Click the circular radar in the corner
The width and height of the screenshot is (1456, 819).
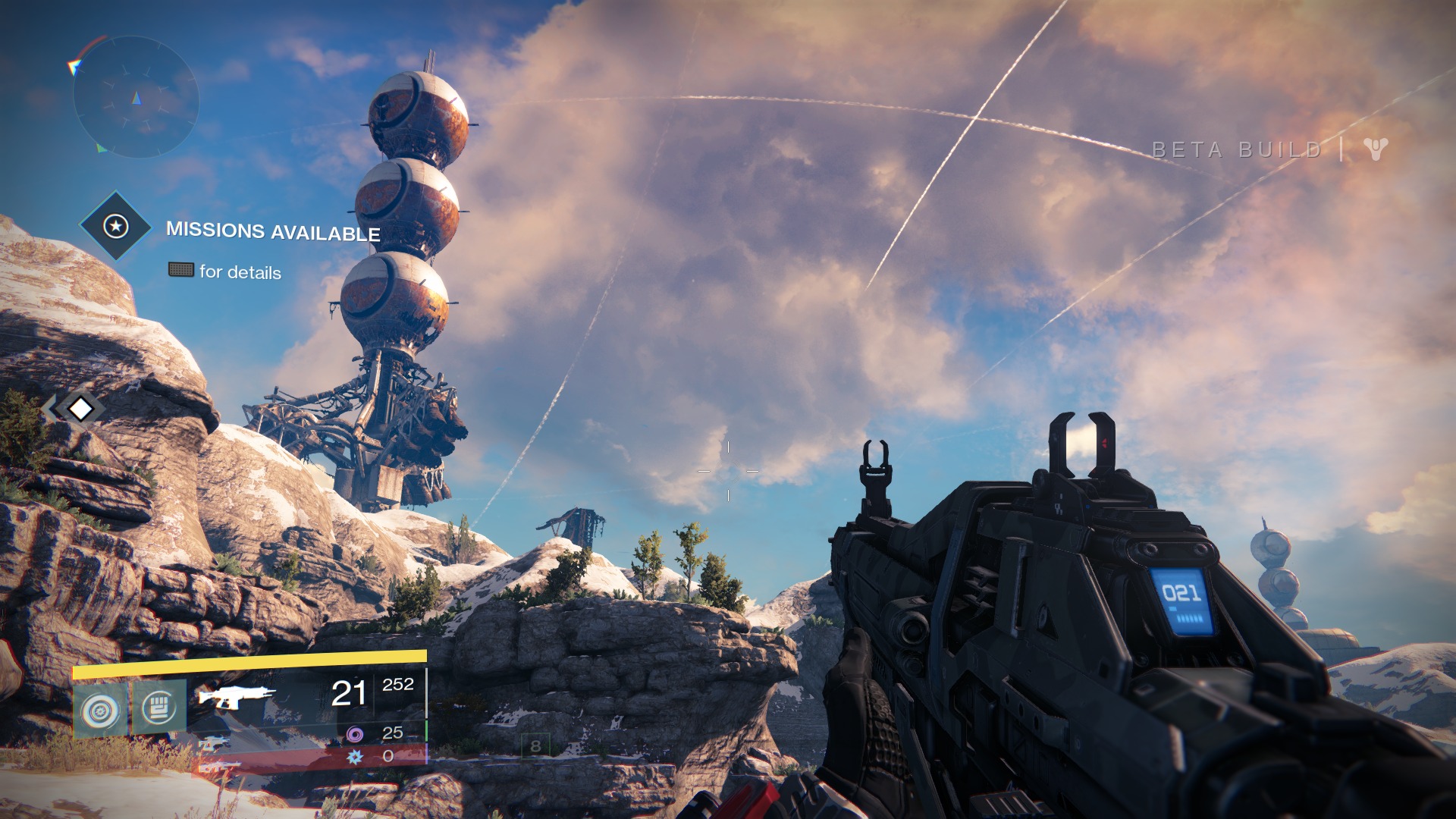pyautogui.click(x=136, y=97)
